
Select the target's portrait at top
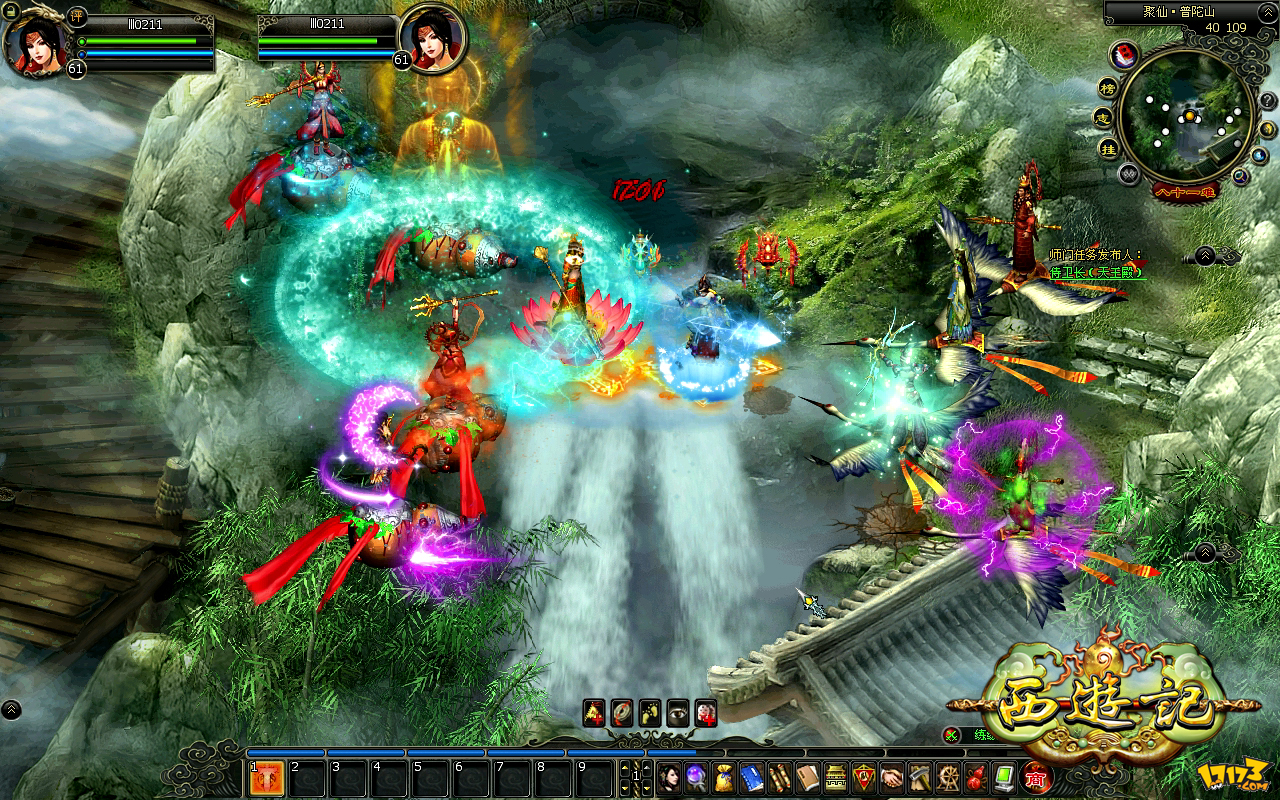coord(432,38)
